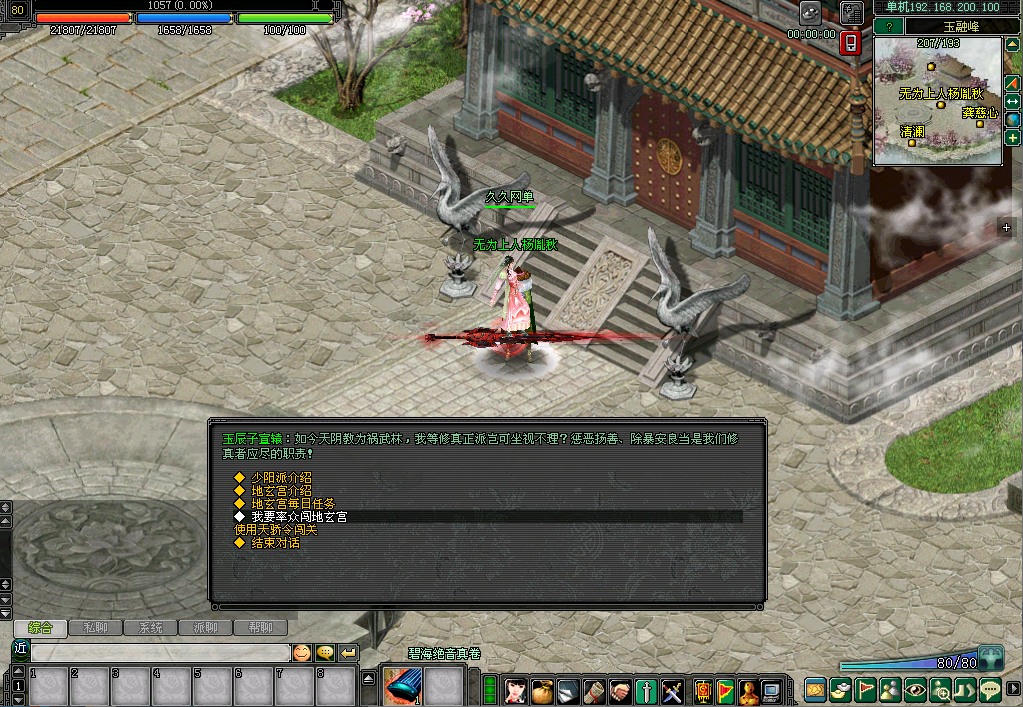Click the green question mark help button
Screen dimensions: 1023x707
click(x=889, y=27)
